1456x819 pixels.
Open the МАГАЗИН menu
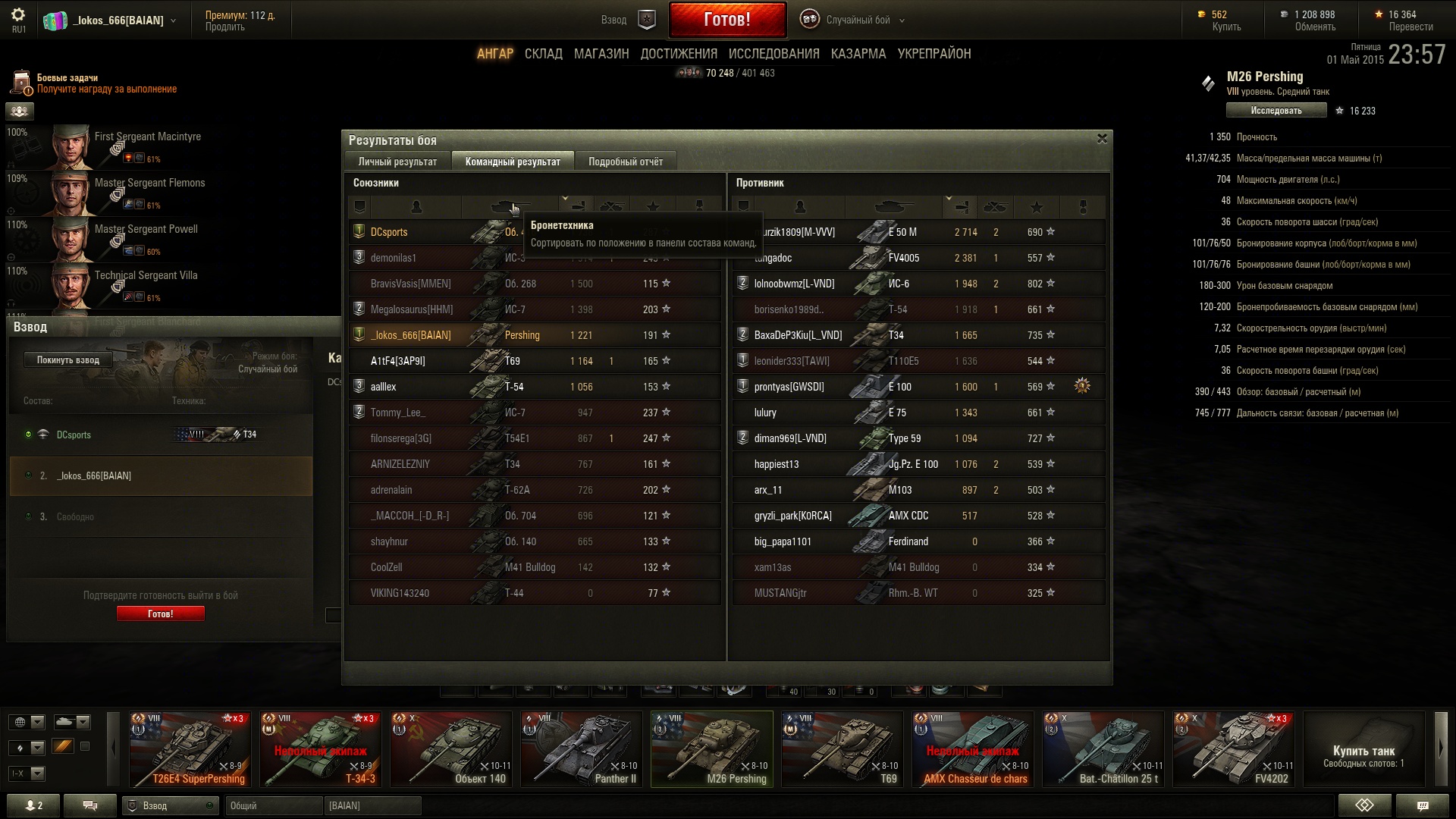[601, 54]
